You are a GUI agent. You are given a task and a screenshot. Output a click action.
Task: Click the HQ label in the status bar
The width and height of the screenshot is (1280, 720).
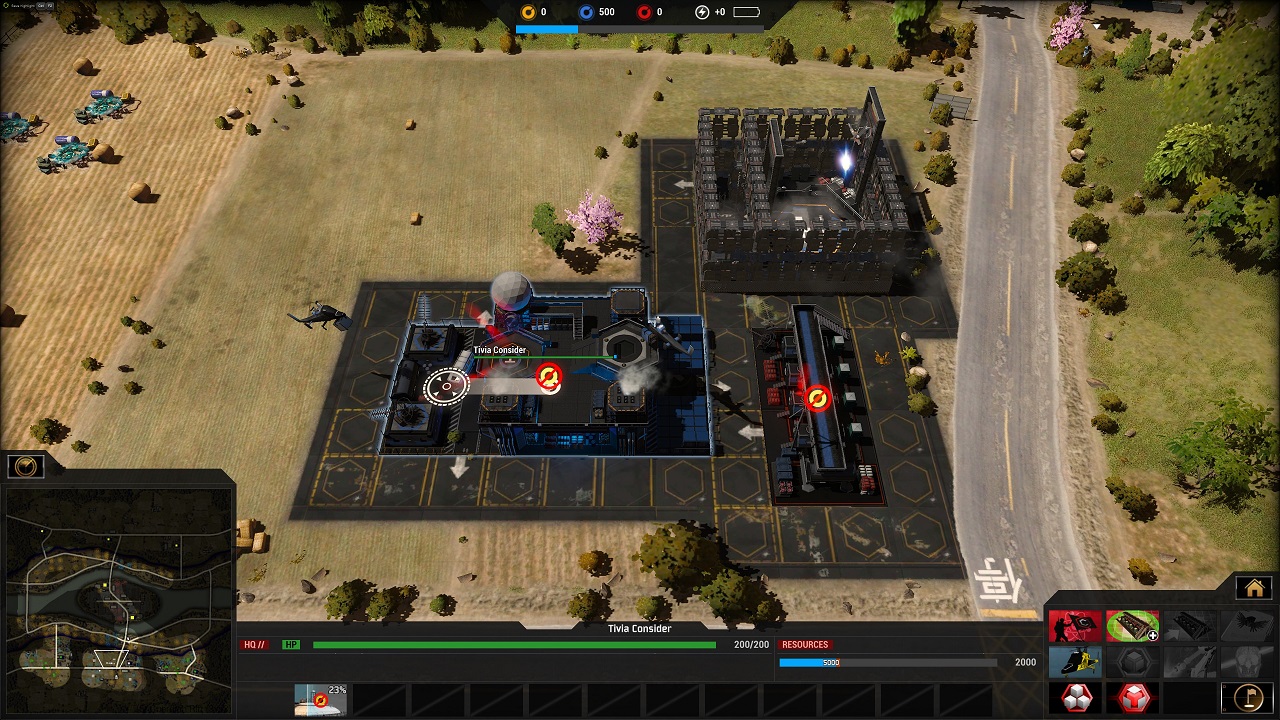(254, 645)
